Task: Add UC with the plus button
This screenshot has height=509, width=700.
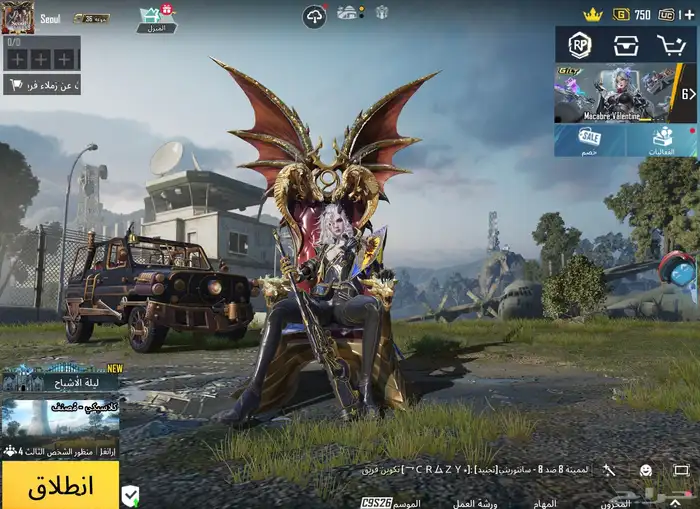Action: tap(687, 15)
